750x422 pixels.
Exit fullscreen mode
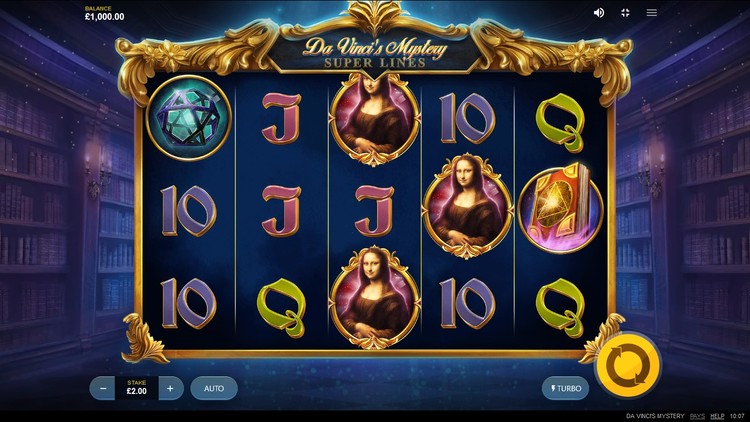point(625,13)
